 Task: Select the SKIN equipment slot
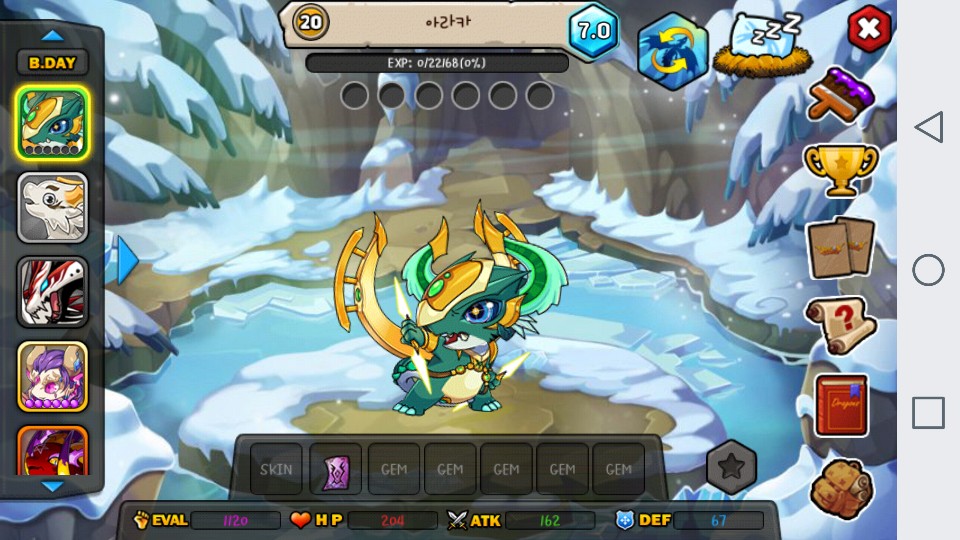point(275,469)
